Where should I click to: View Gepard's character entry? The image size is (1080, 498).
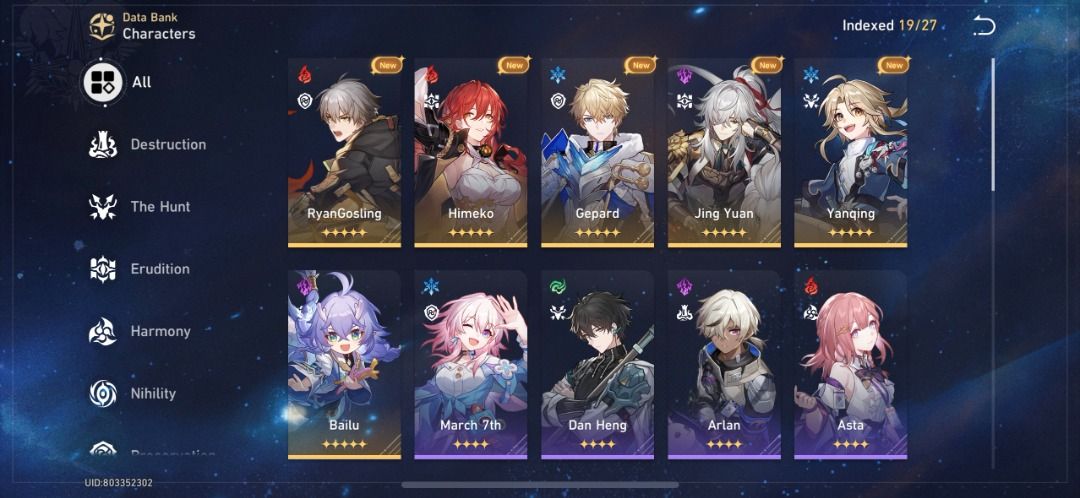[x=597, y=152]
